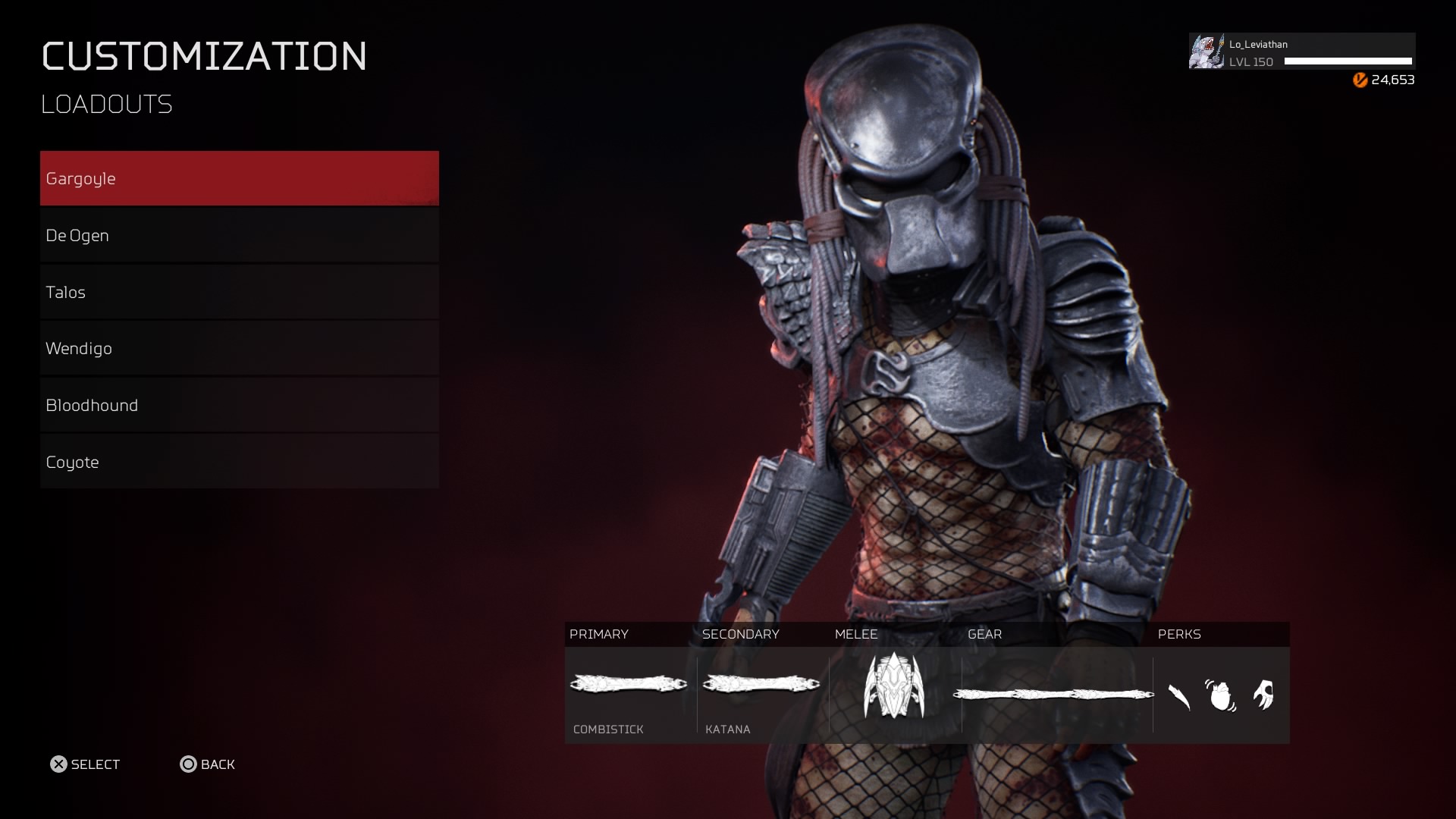Open the Lo_Leviathan player profile card
The image size is (1456, 819).
click(x=1301, y=52)
